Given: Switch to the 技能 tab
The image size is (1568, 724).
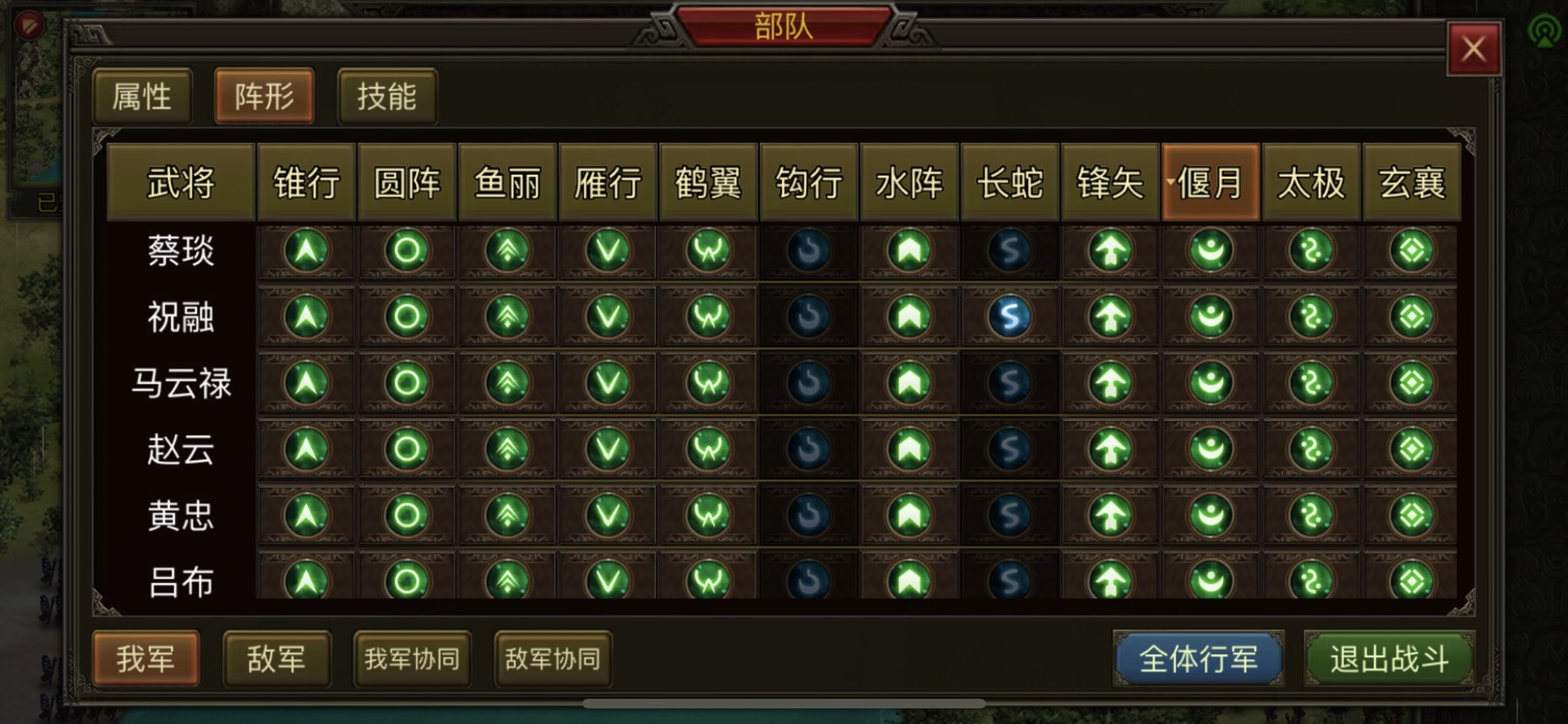Looking at the screenshot, I should (387, 96).
